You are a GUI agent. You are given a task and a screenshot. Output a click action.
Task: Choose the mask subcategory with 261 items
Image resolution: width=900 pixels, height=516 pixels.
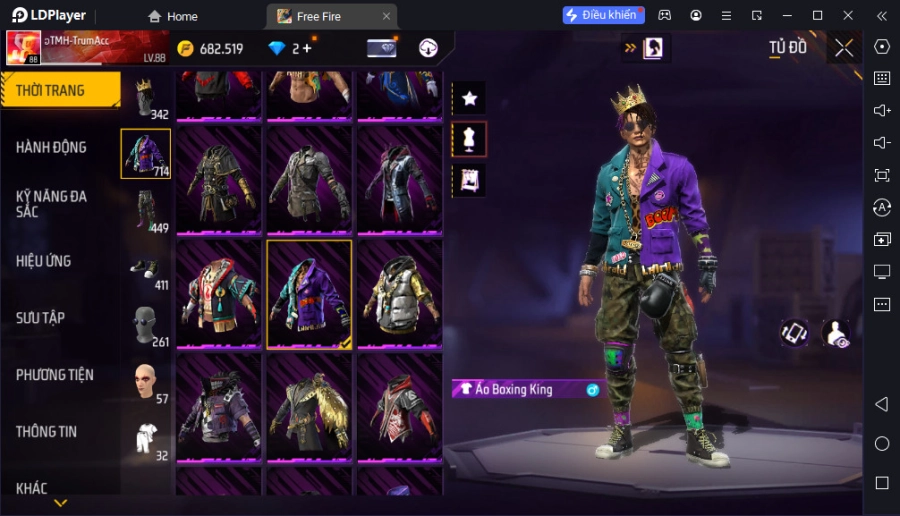146,325
